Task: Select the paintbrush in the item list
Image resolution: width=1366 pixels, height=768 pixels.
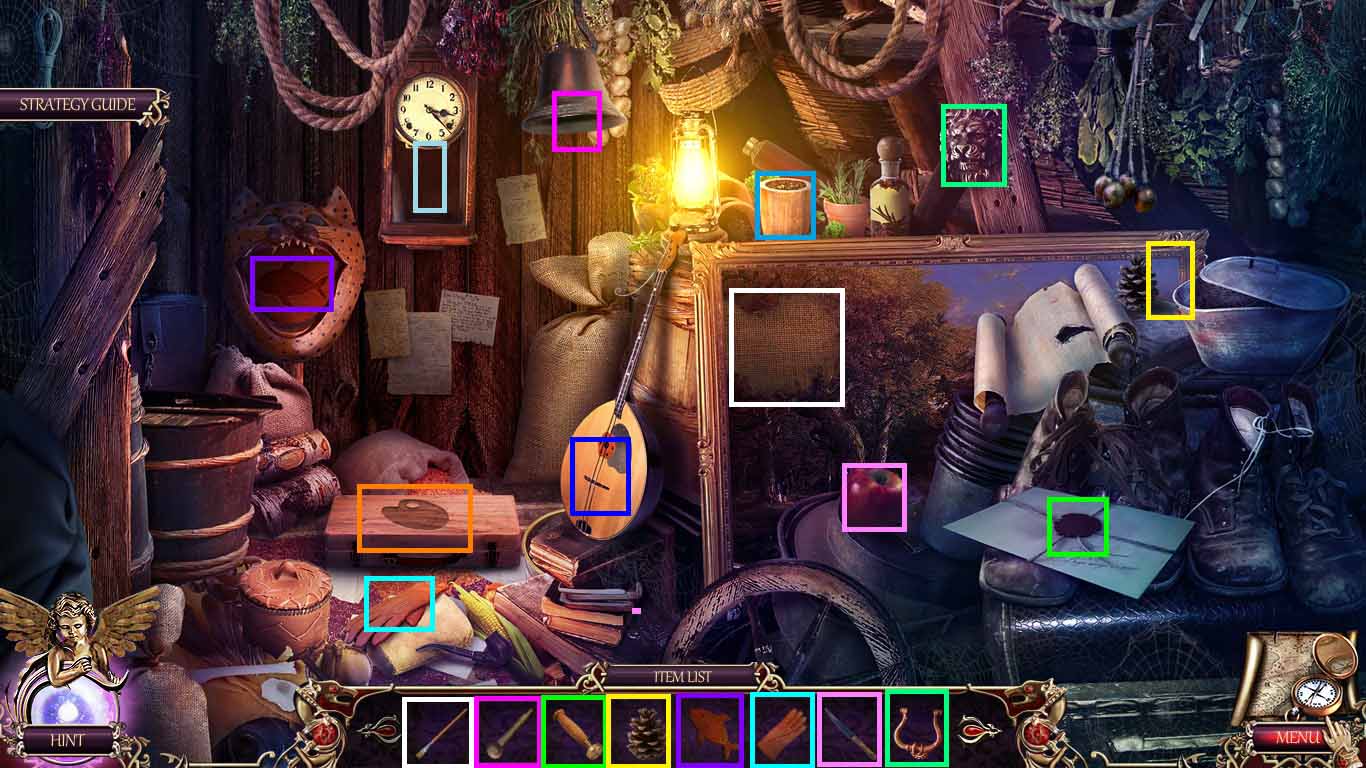Action: click(437, 730)
